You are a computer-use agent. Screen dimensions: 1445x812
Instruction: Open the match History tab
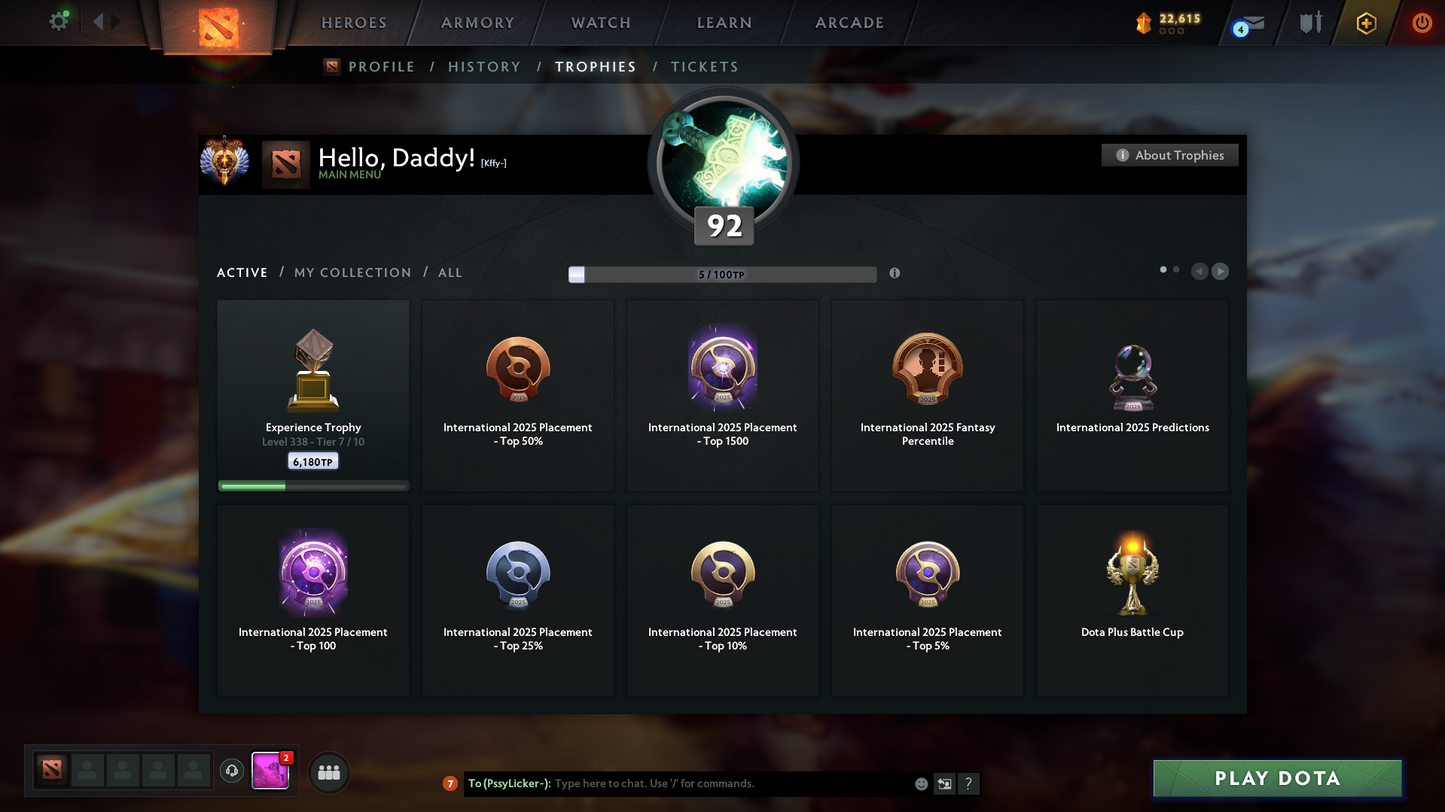(x=484, y=67)
